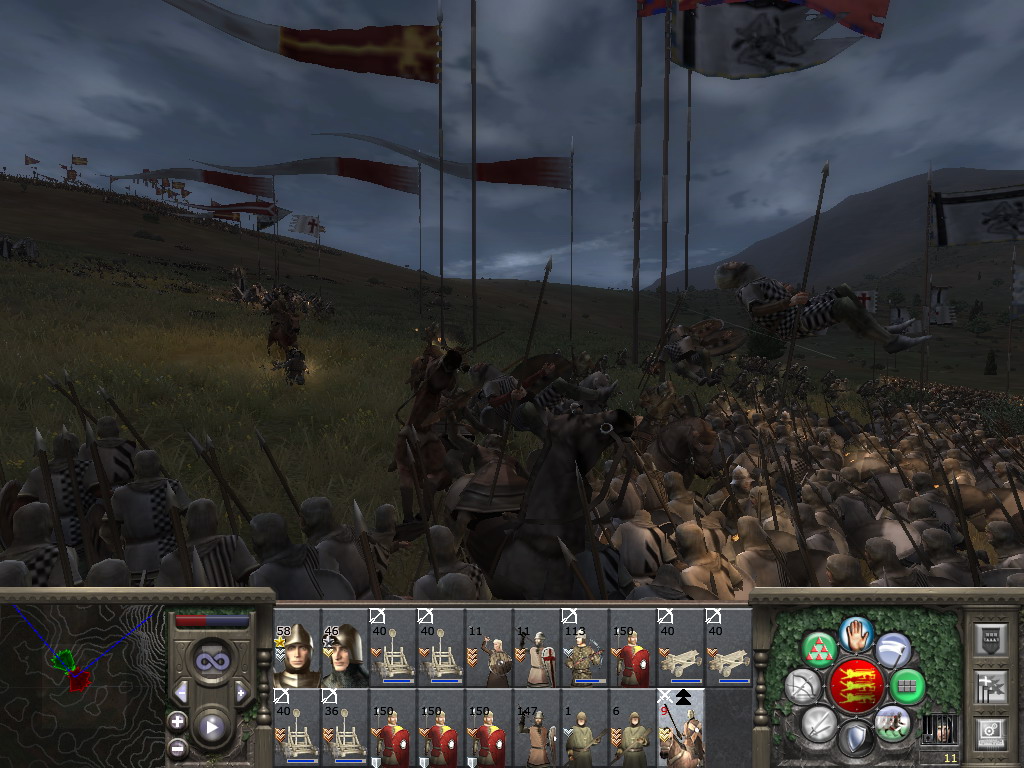
Task: Zoom in the minimap with plus button
Action: [177, 721]
